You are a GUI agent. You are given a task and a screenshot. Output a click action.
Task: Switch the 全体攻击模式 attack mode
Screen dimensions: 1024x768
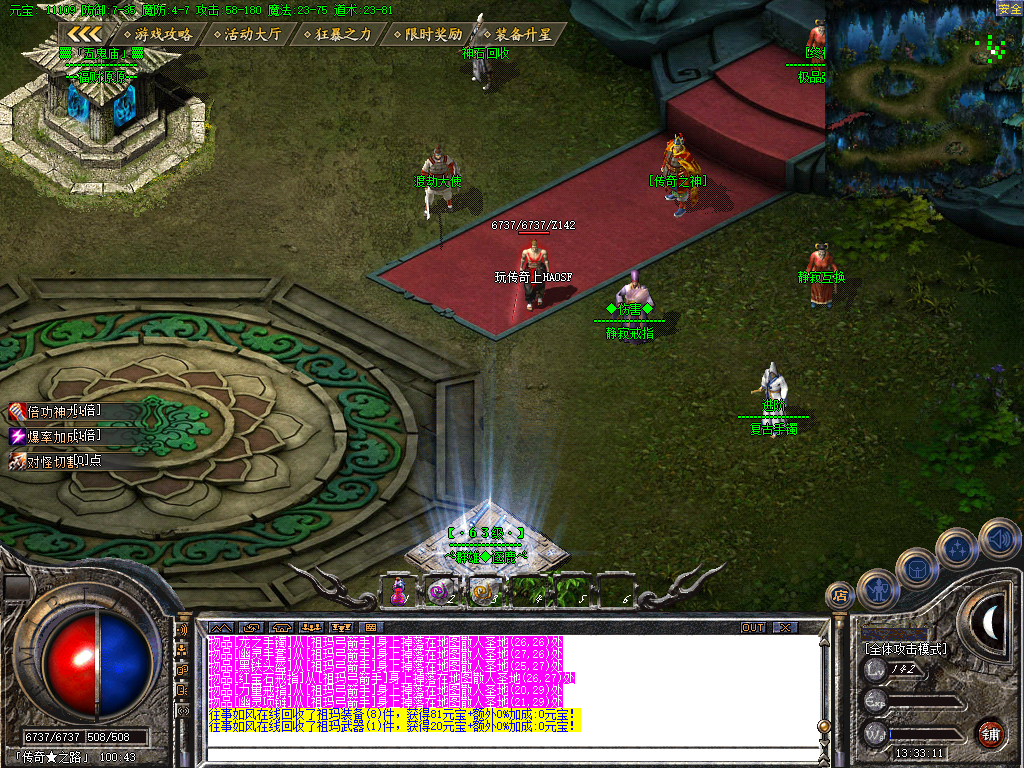[906, 649]
